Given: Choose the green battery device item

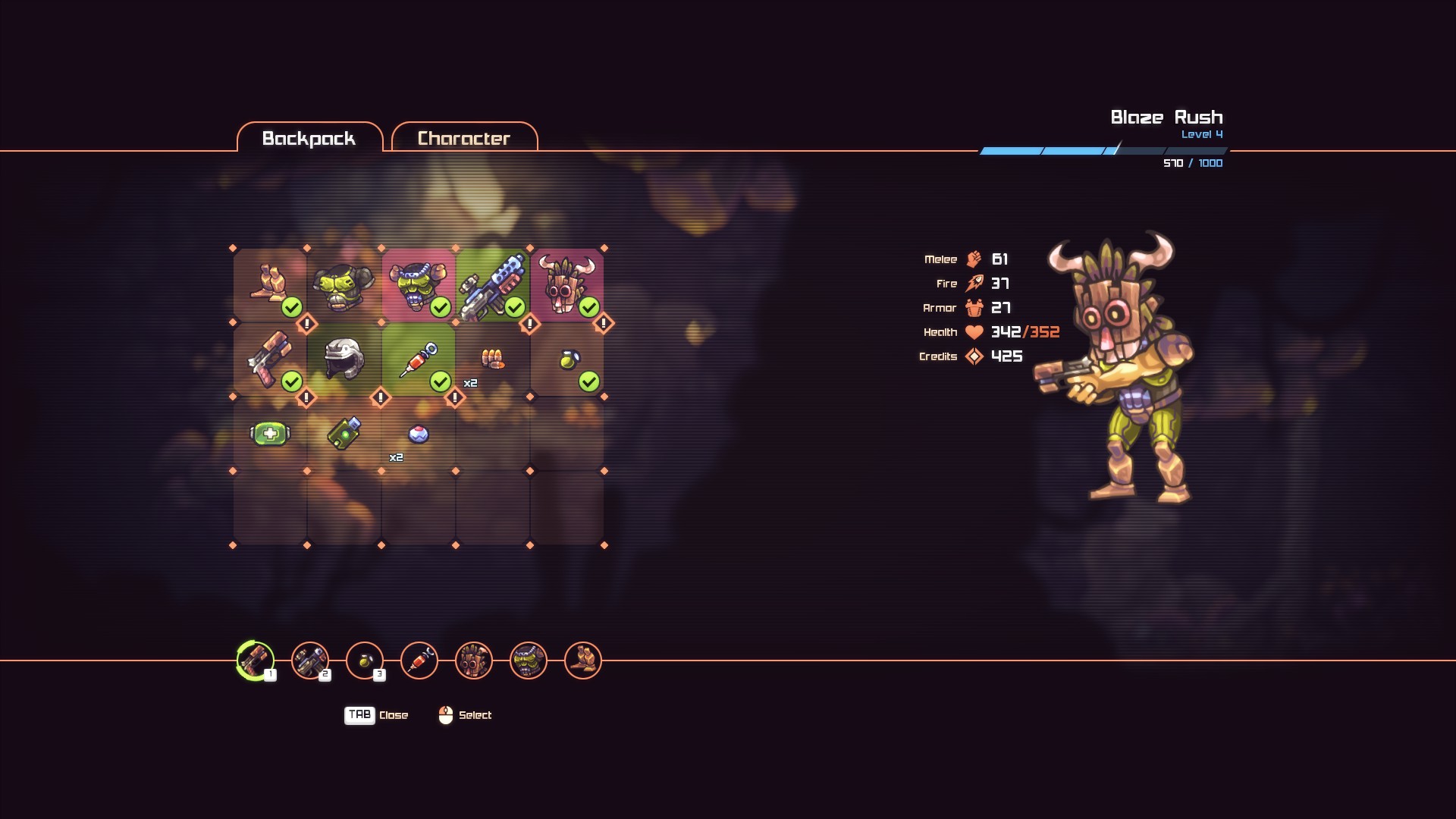Looking at the screenshot, I should [344, 434].
